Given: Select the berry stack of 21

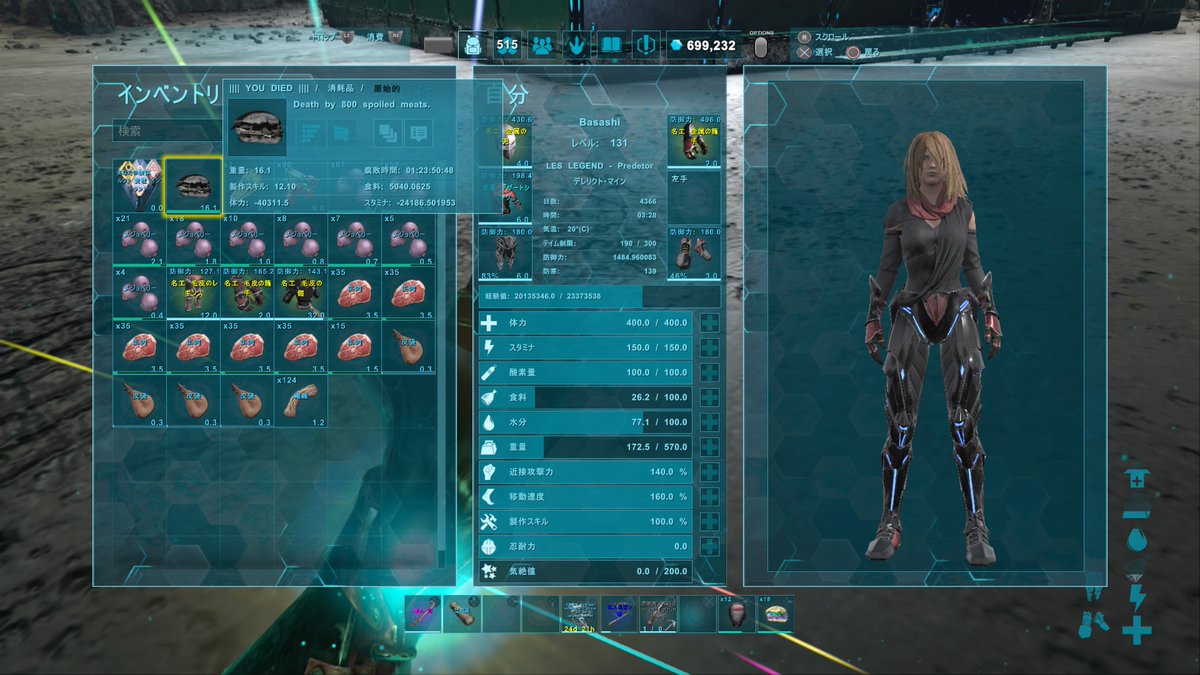Looking at the screenshot, I should coord(139,240).
